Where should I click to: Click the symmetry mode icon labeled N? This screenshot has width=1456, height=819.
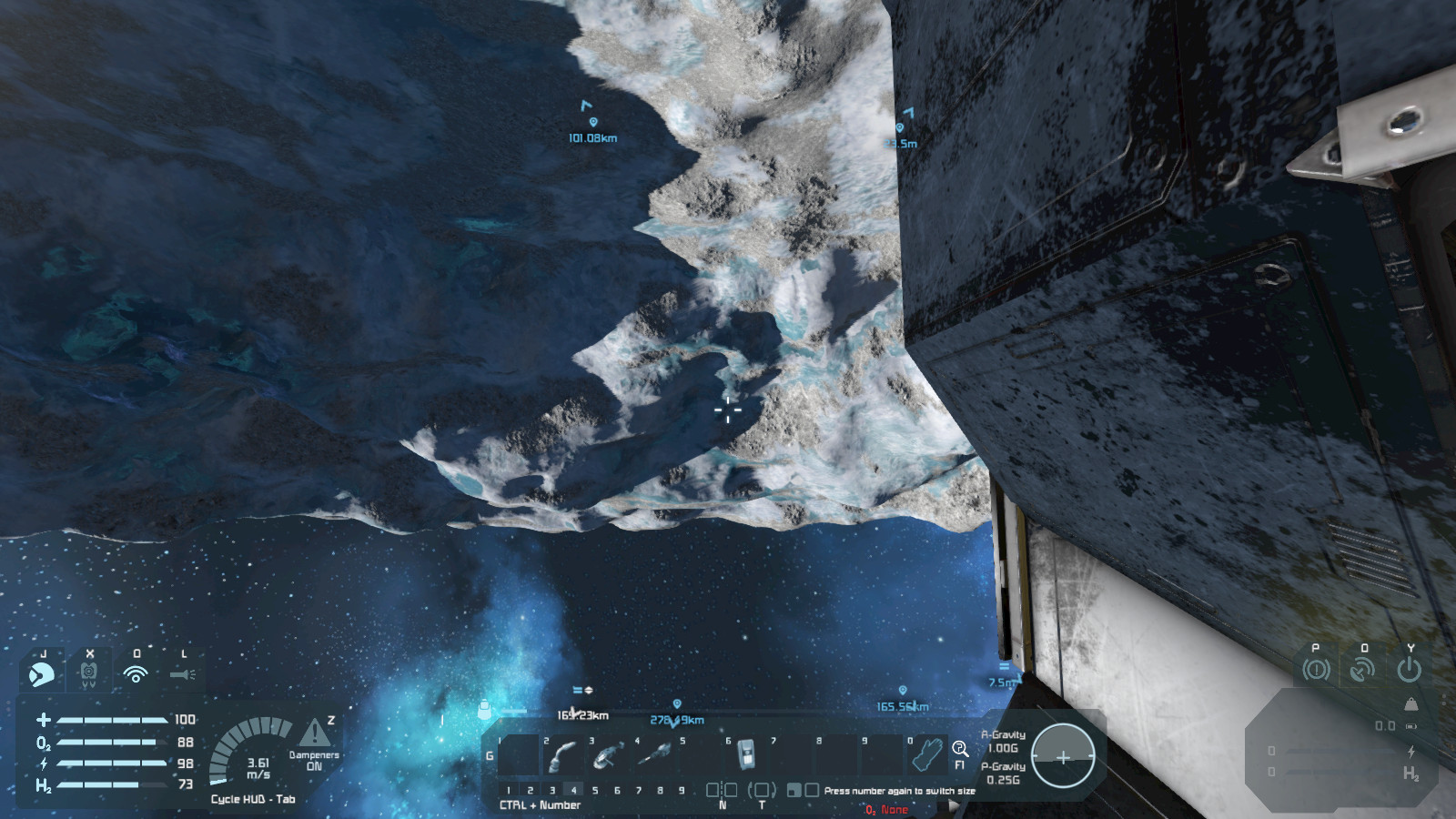point(722,791)
